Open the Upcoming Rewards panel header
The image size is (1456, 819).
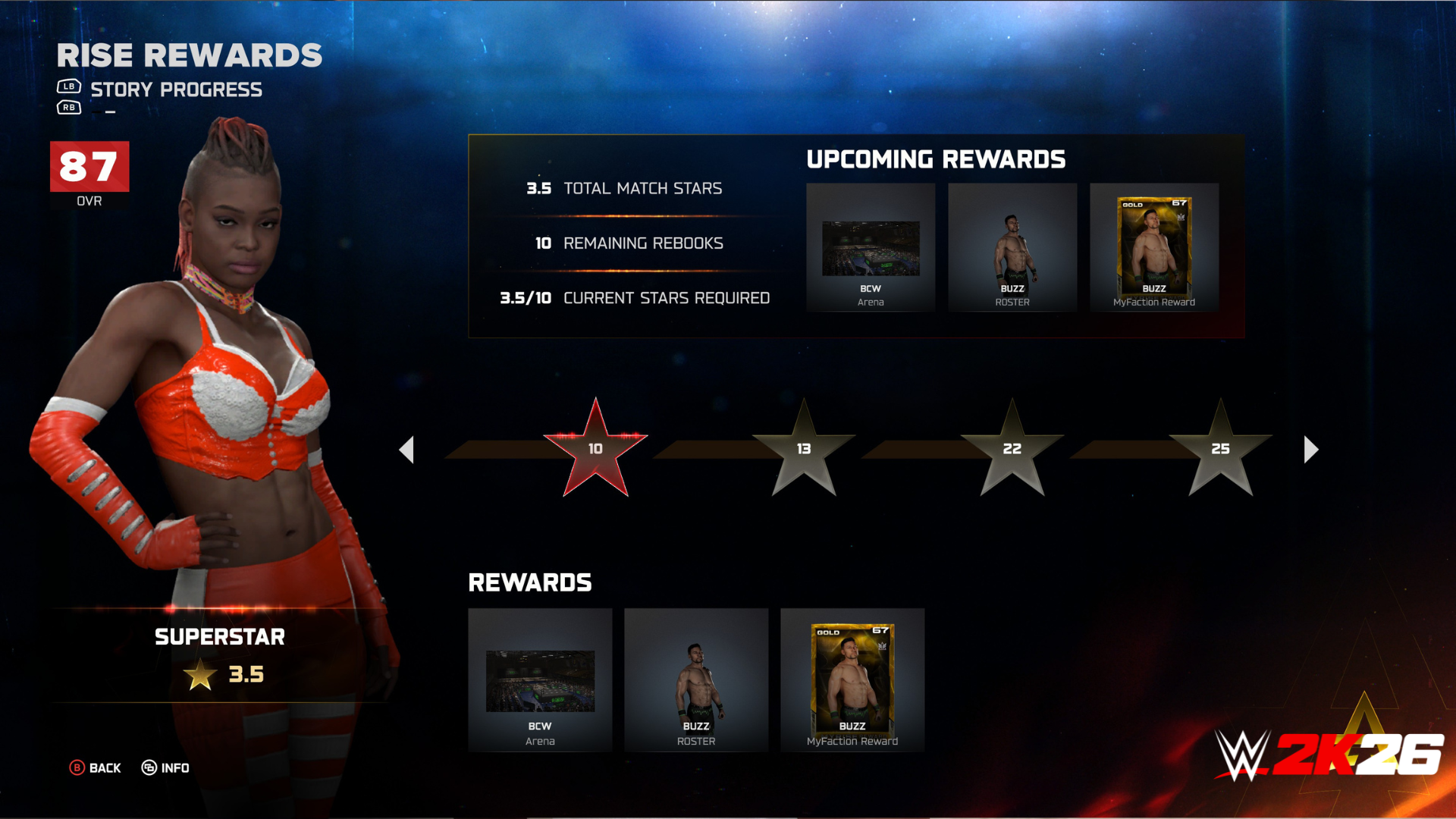point(936,159)
